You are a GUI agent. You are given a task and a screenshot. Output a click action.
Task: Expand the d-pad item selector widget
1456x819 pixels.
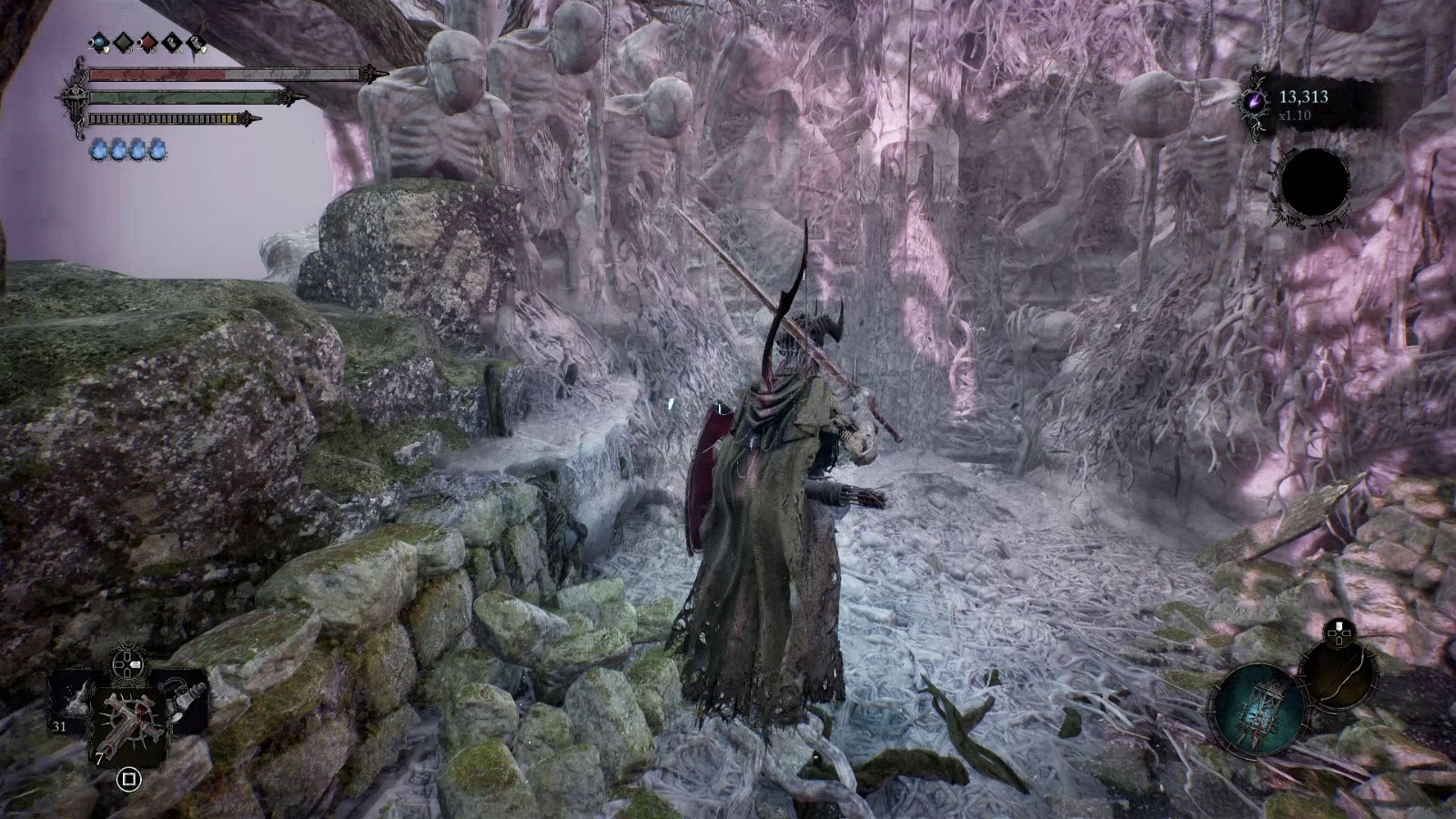point(127,663)
